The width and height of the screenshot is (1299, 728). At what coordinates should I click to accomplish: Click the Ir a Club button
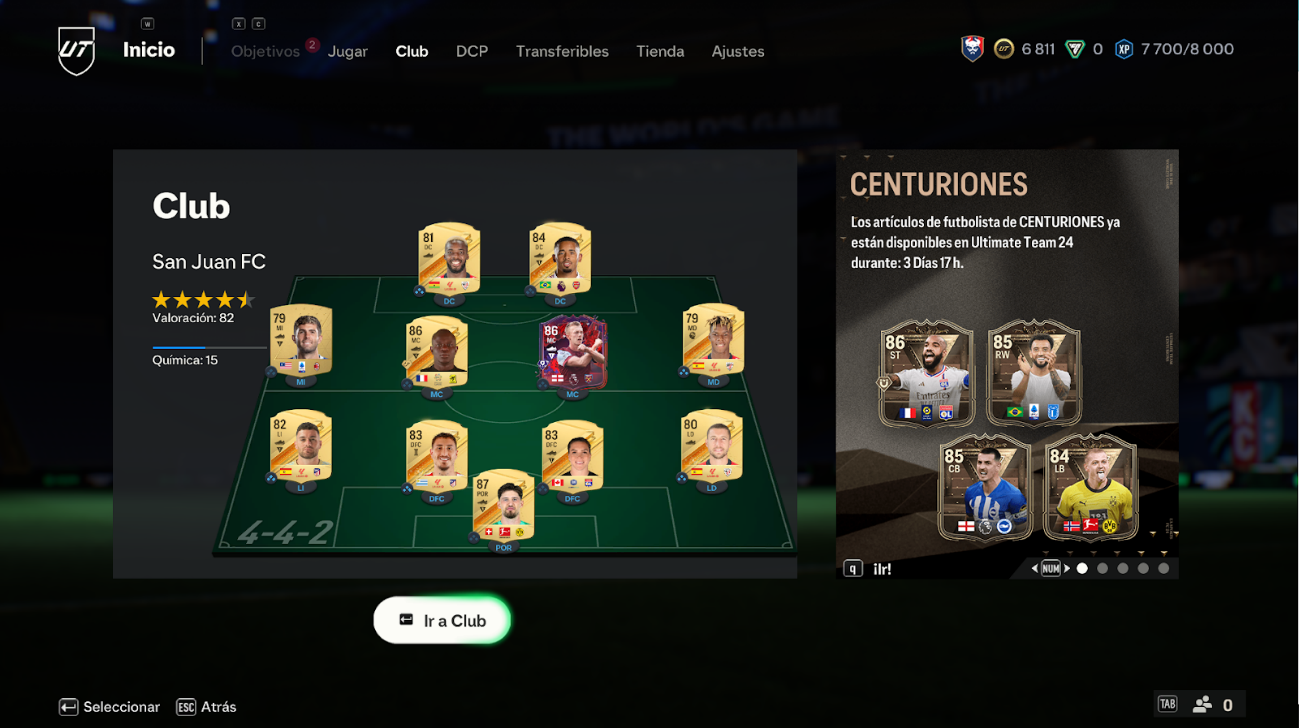[442, 620]
